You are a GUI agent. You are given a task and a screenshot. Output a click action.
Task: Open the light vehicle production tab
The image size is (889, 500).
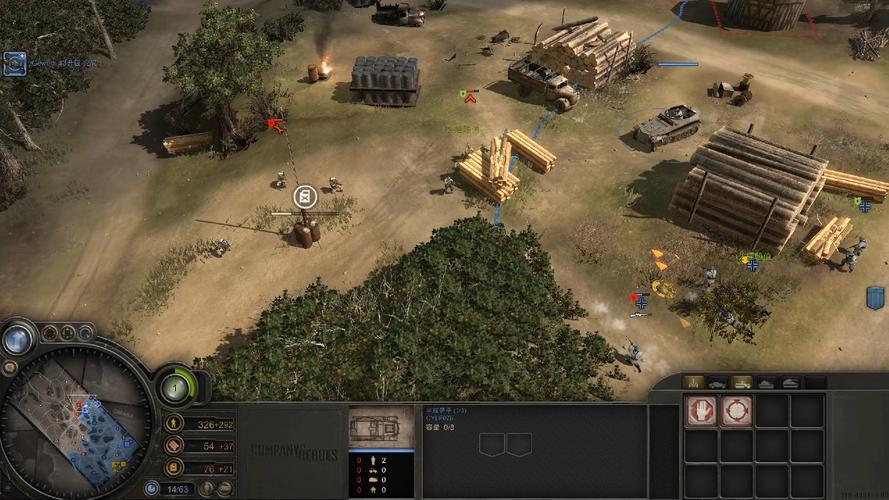[x=717, y=382]
